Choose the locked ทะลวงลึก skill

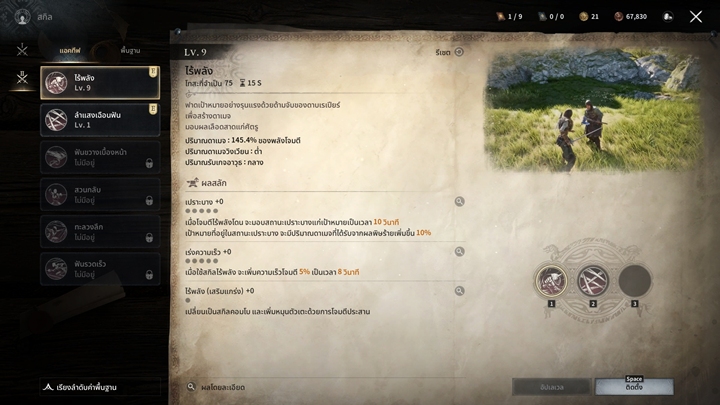point(100,231)
